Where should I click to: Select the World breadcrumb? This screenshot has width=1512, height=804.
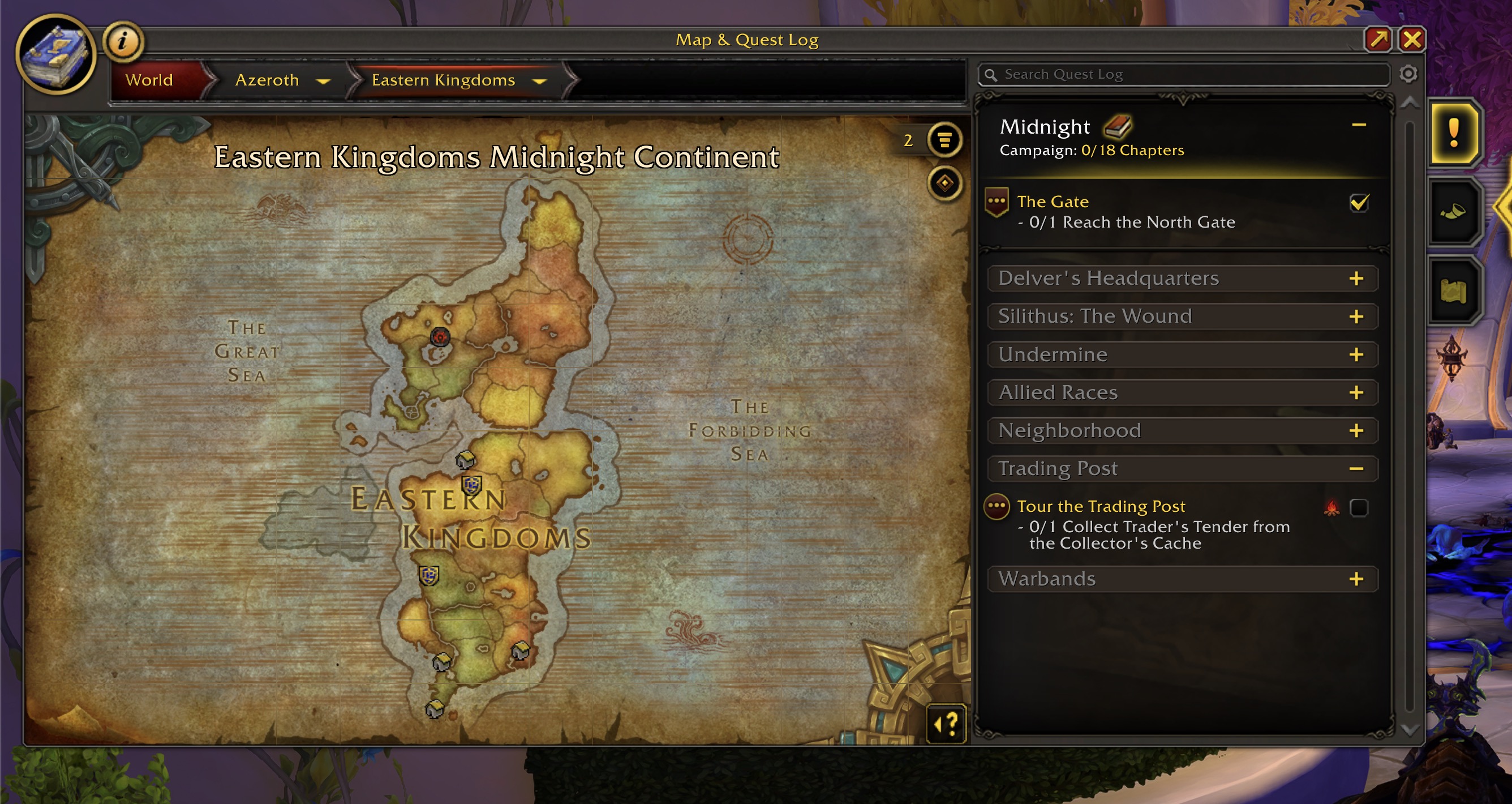(x=149, y=80)
